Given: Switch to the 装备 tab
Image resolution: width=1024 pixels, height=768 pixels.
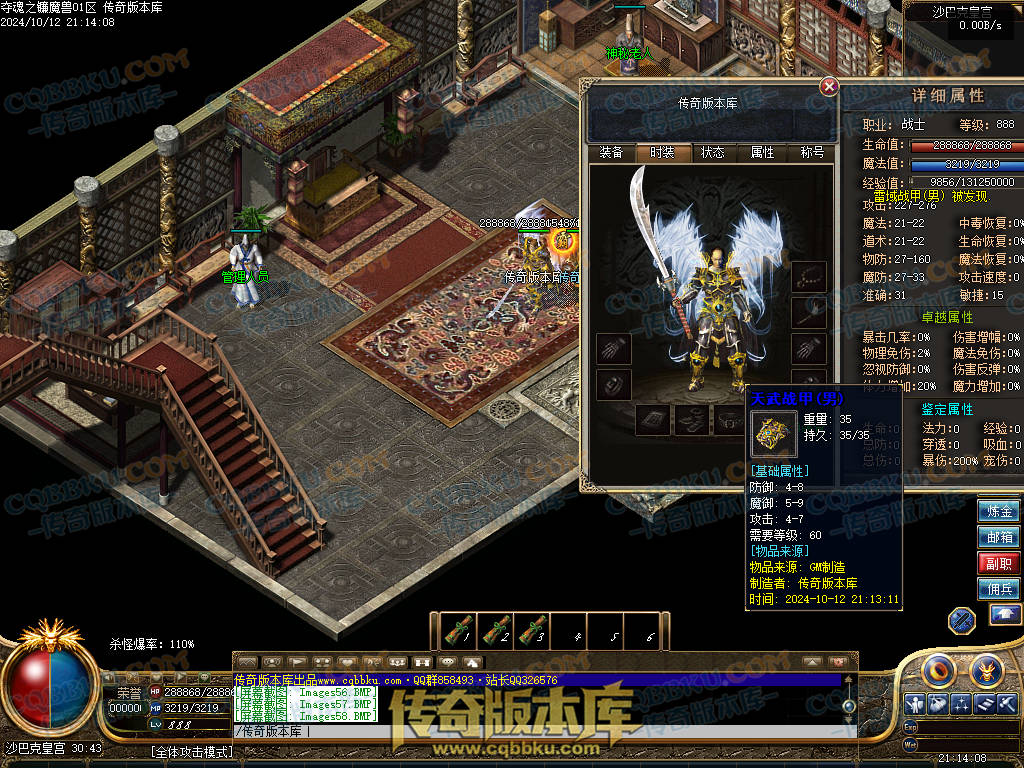Looking at the screenshot, I should tap(611, 153).
